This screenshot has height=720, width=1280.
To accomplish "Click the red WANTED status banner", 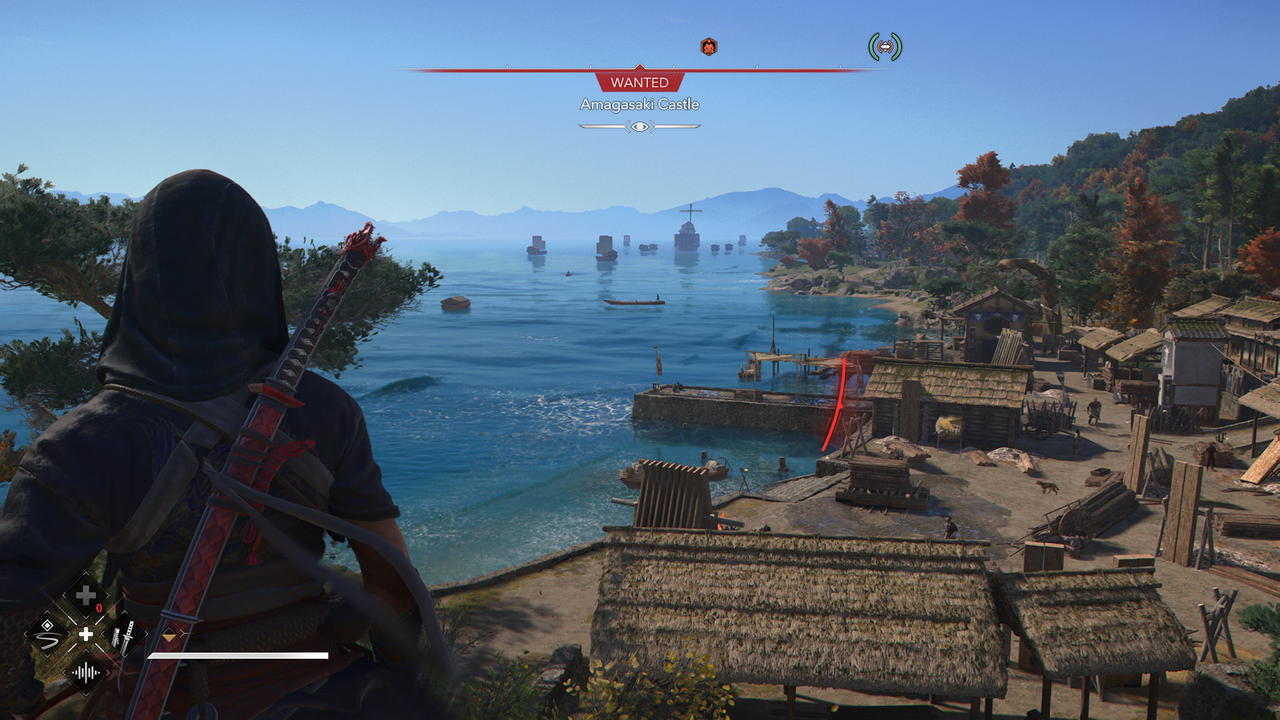I will [x=639, y=82].
